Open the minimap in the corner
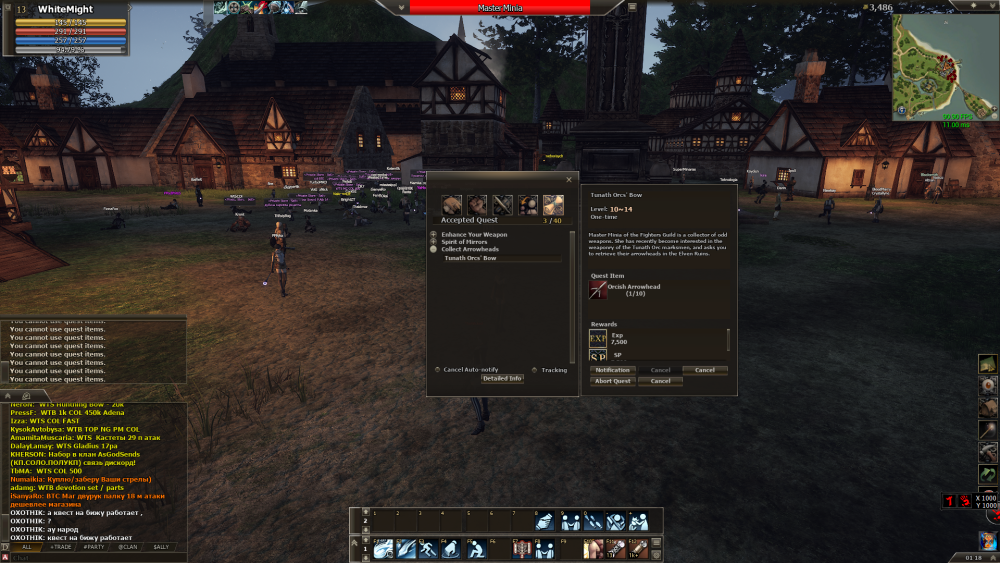Screen dimensions: 1000x563 [x=940, y=66]
